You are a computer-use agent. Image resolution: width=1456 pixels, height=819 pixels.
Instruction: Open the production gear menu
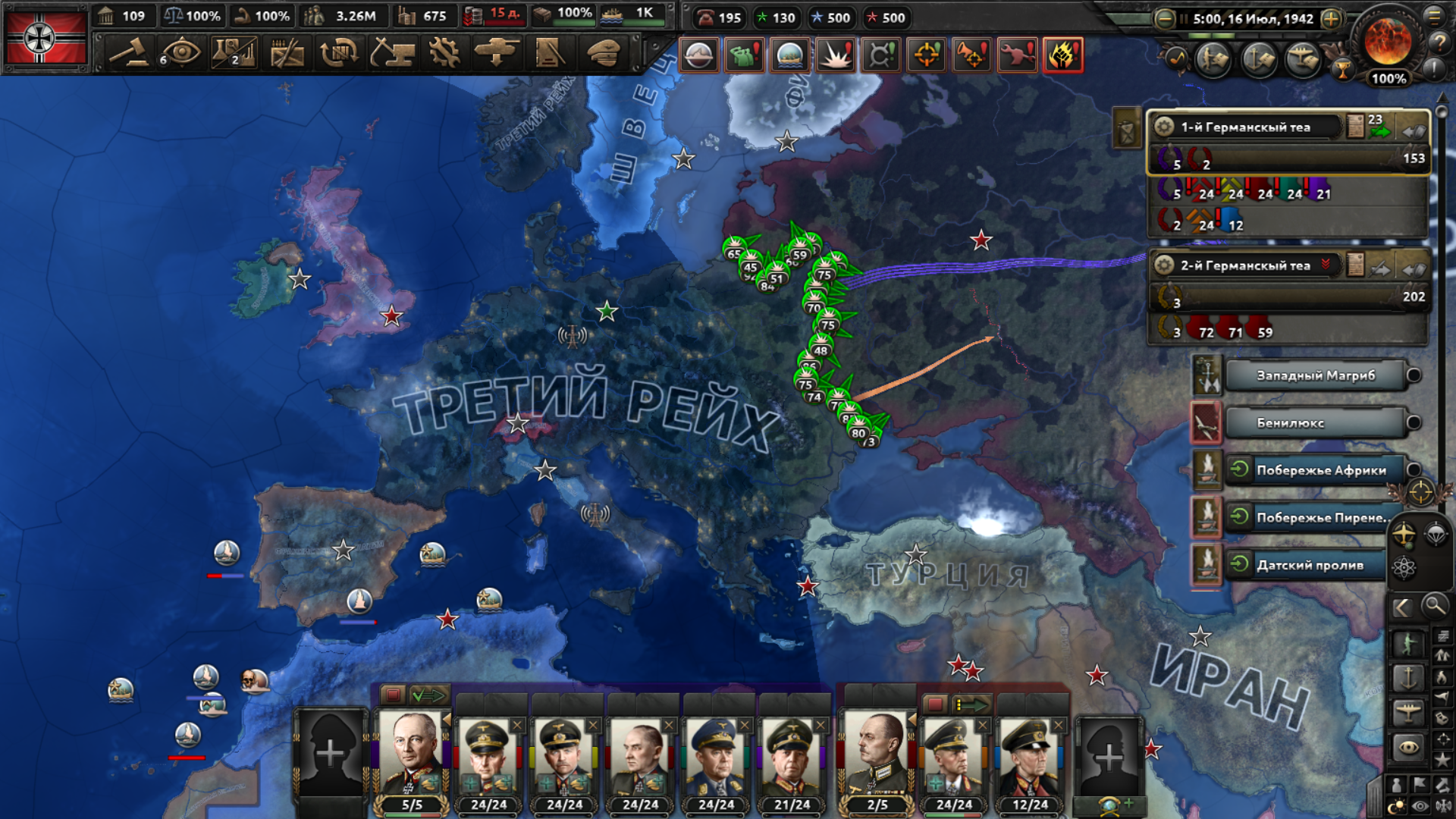pos(444,53)
